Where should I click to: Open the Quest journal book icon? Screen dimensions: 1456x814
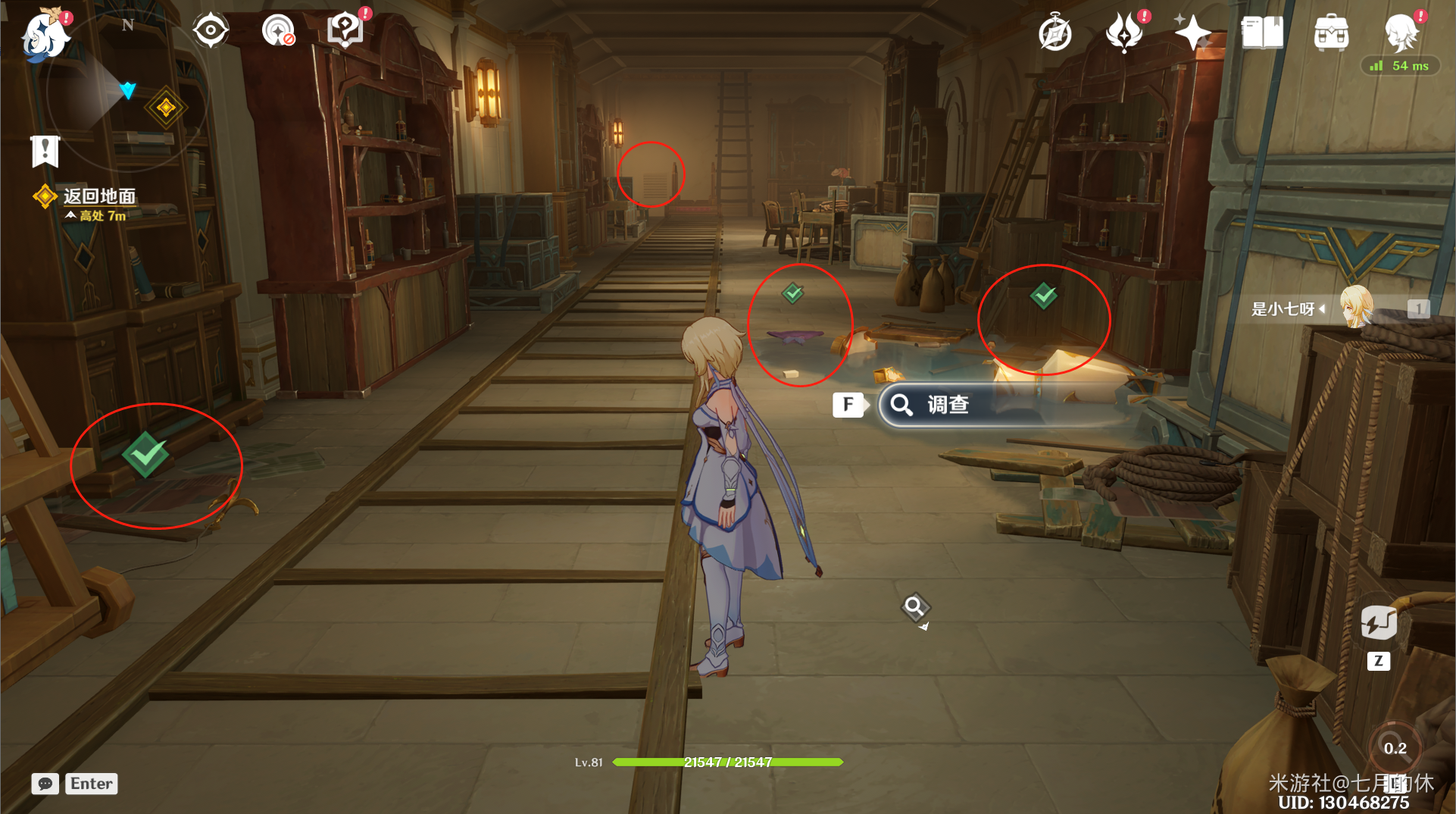tap(1261, 33)
